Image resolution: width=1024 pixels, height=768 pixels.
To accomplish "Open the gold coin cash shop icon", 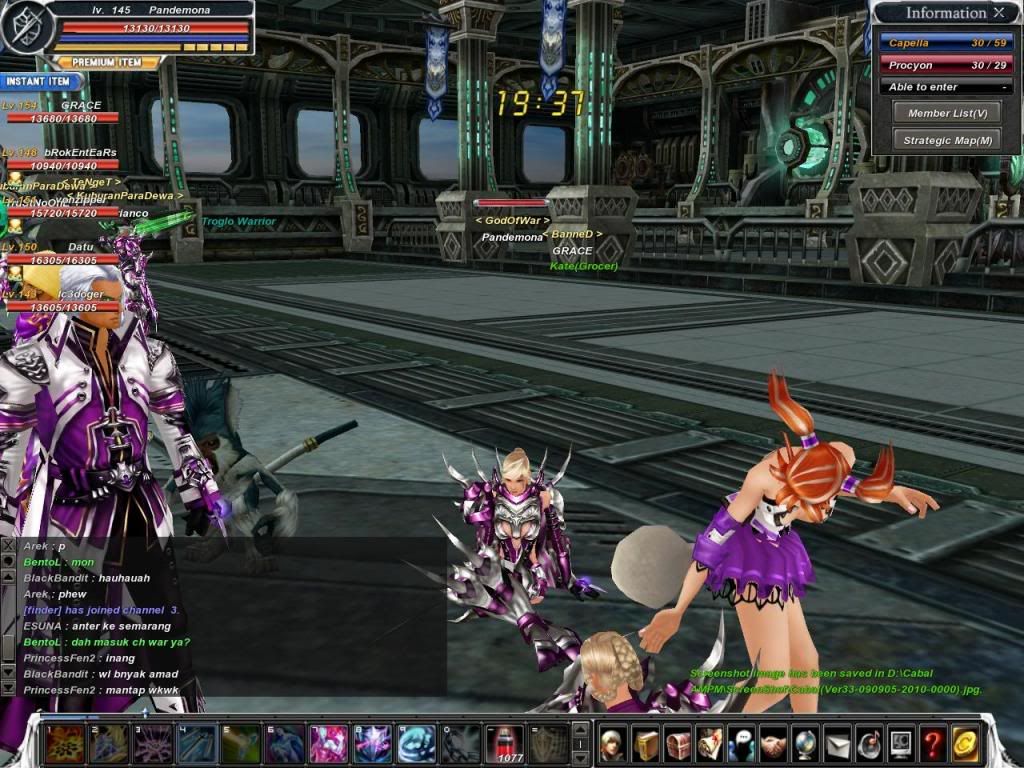I will point(965,744).
